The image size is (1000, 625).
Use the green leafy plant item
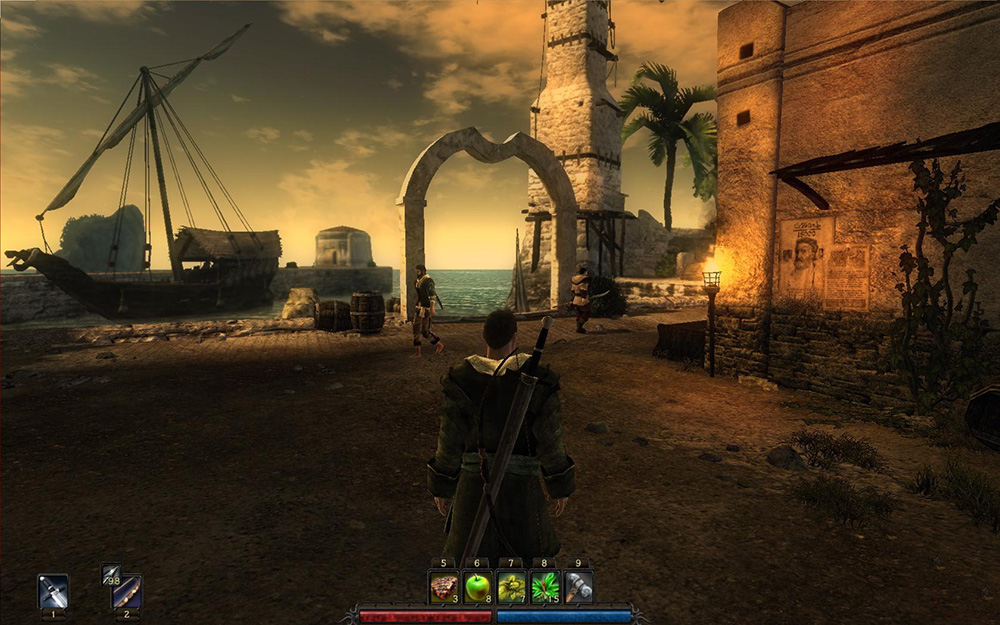coord(545,587)
